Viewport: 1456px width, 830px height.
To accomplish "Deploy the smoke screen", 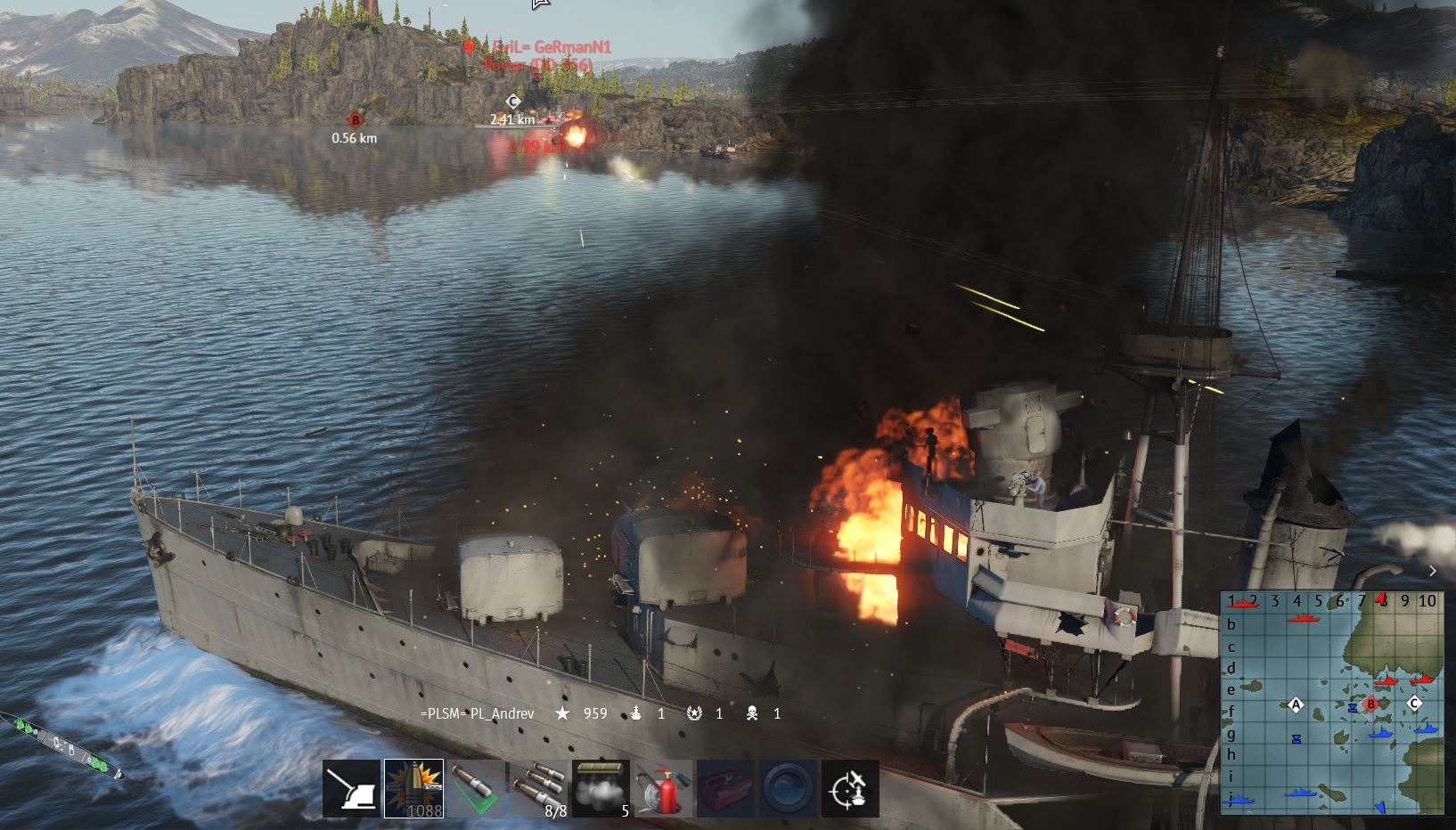I will click(x=601, y=788).
